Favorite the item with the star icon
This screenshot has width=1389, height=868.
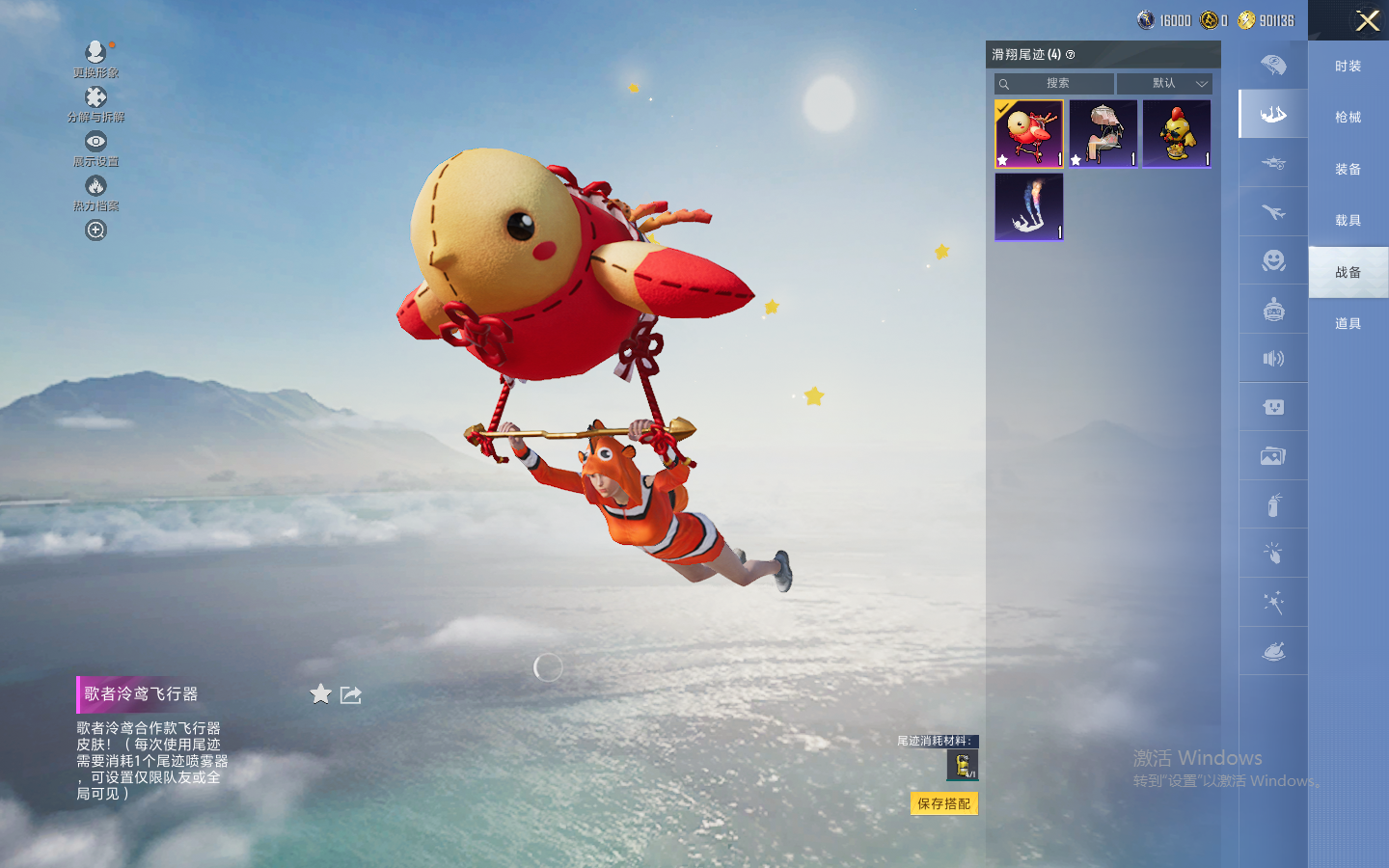click(x=320, y=694)
